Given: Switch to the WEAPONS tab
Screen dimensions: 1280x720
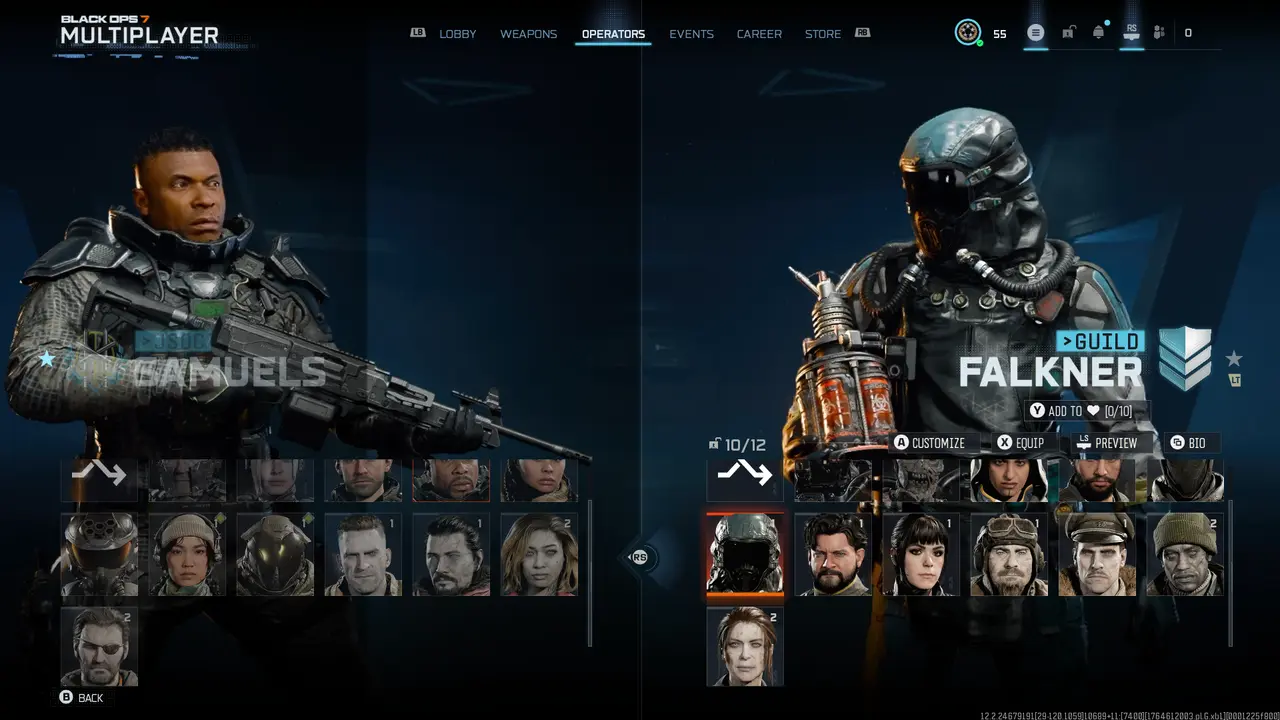Looking at the screenshot, I should point(528,33).
